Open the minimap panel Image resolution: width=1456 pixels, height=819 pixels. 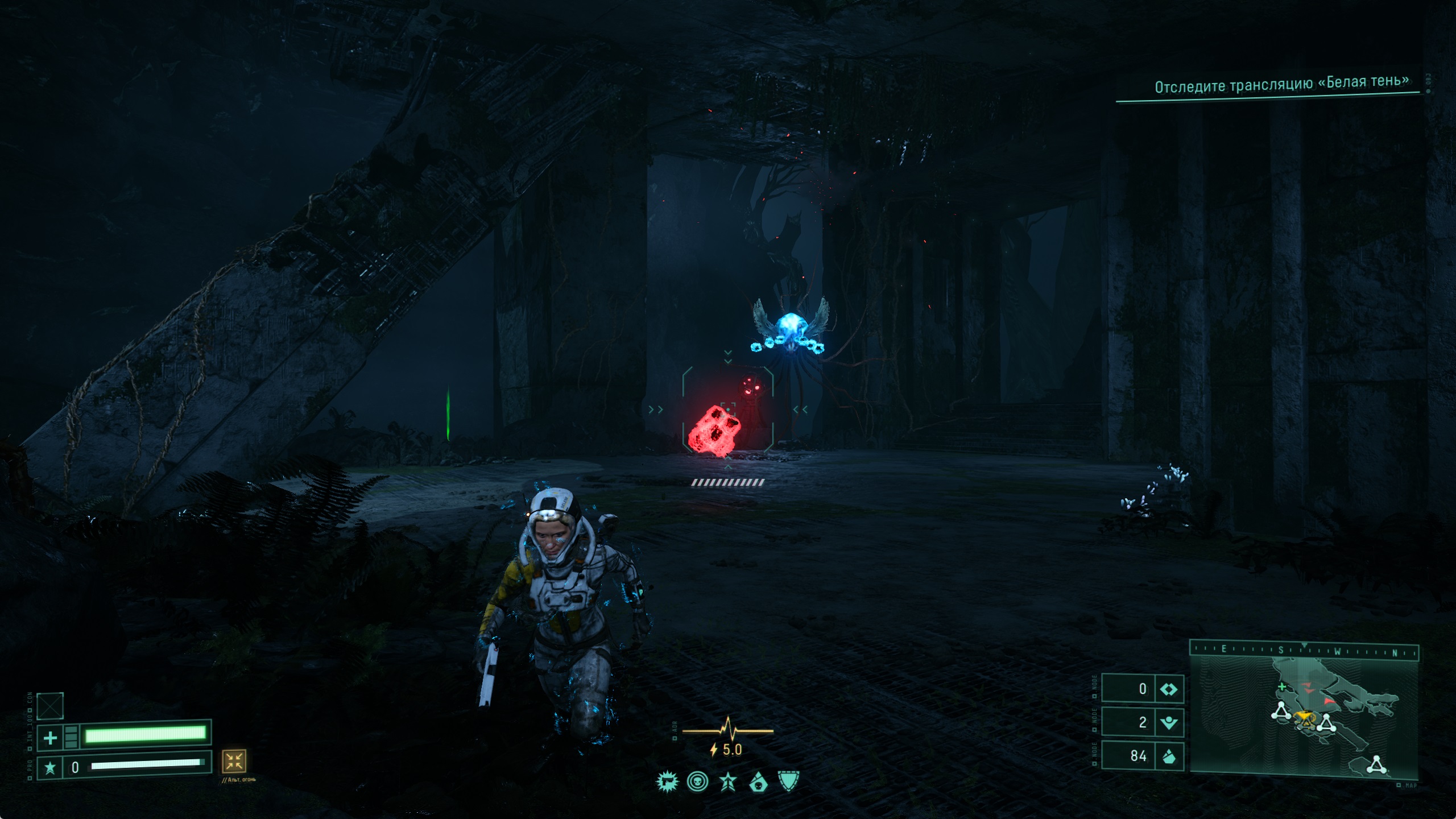click(1304, 718)
